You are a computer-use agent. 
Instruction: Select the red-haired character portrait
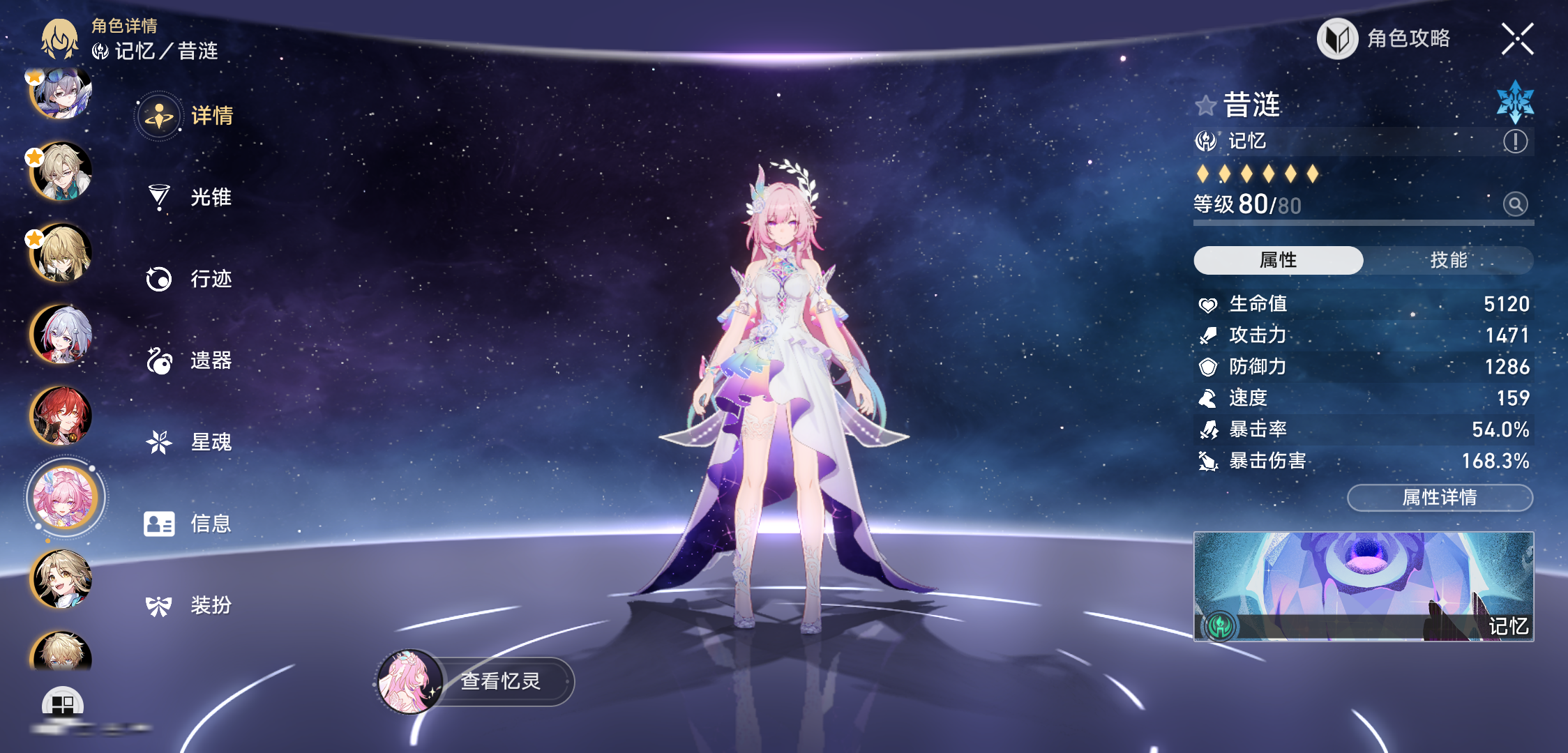pos(61,416)
